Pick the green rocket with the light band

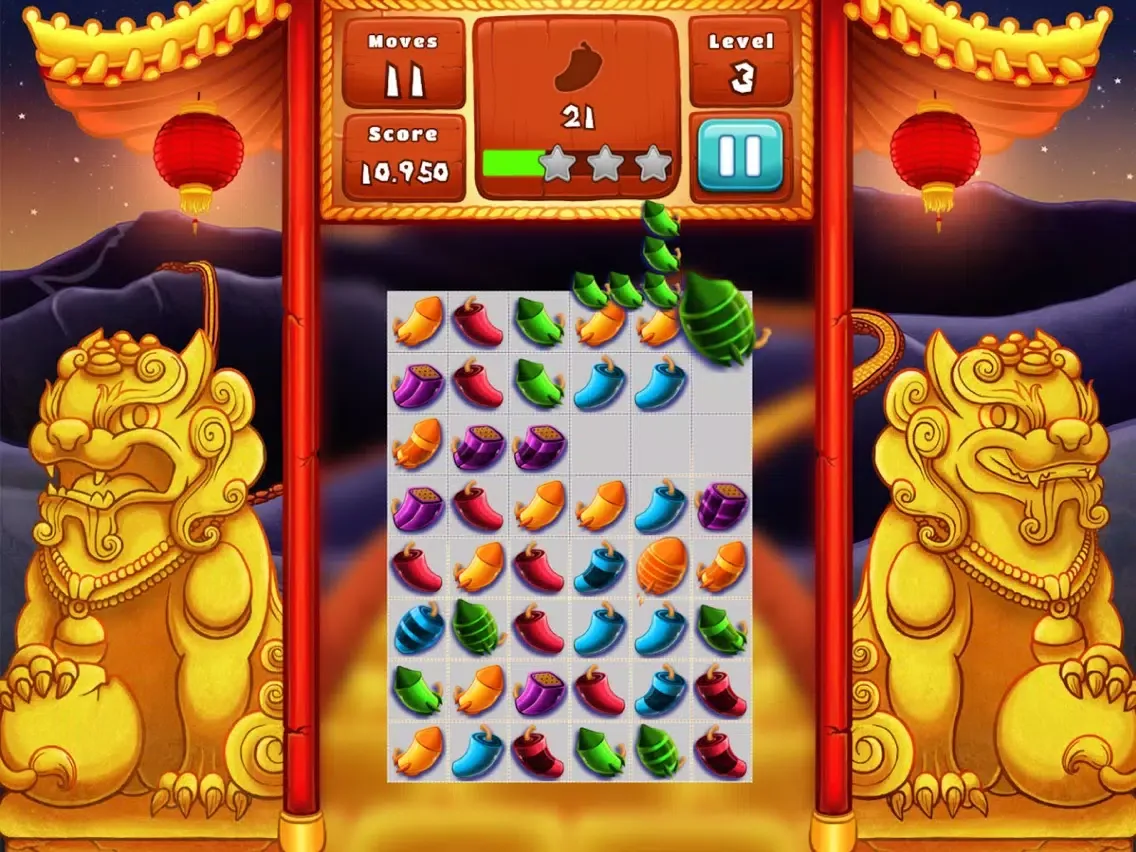point(660,750)
